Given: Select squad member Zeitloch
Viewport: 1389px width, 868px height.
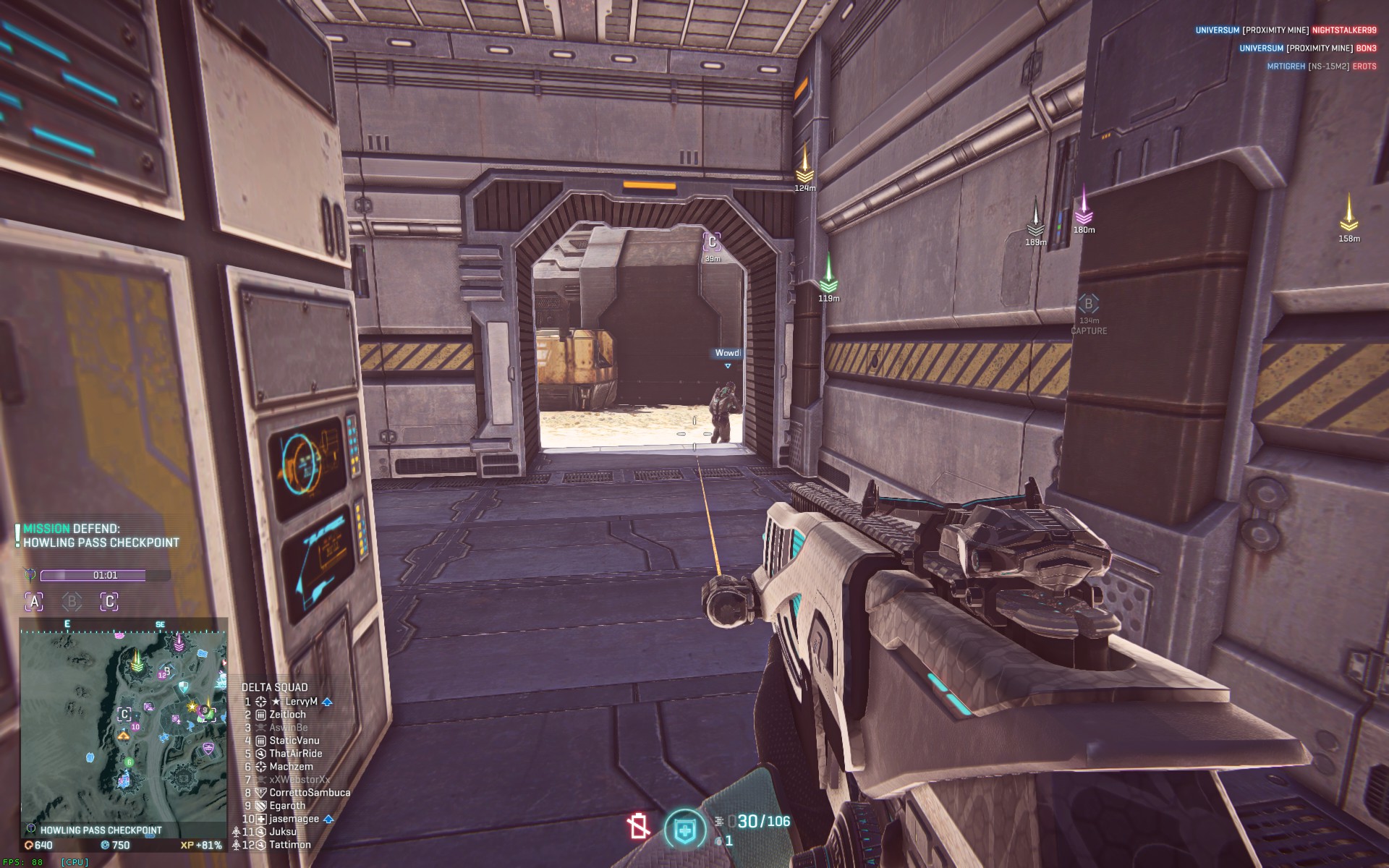Looking at the screenshot, I should pyautogui.click(x=287, y=715).
